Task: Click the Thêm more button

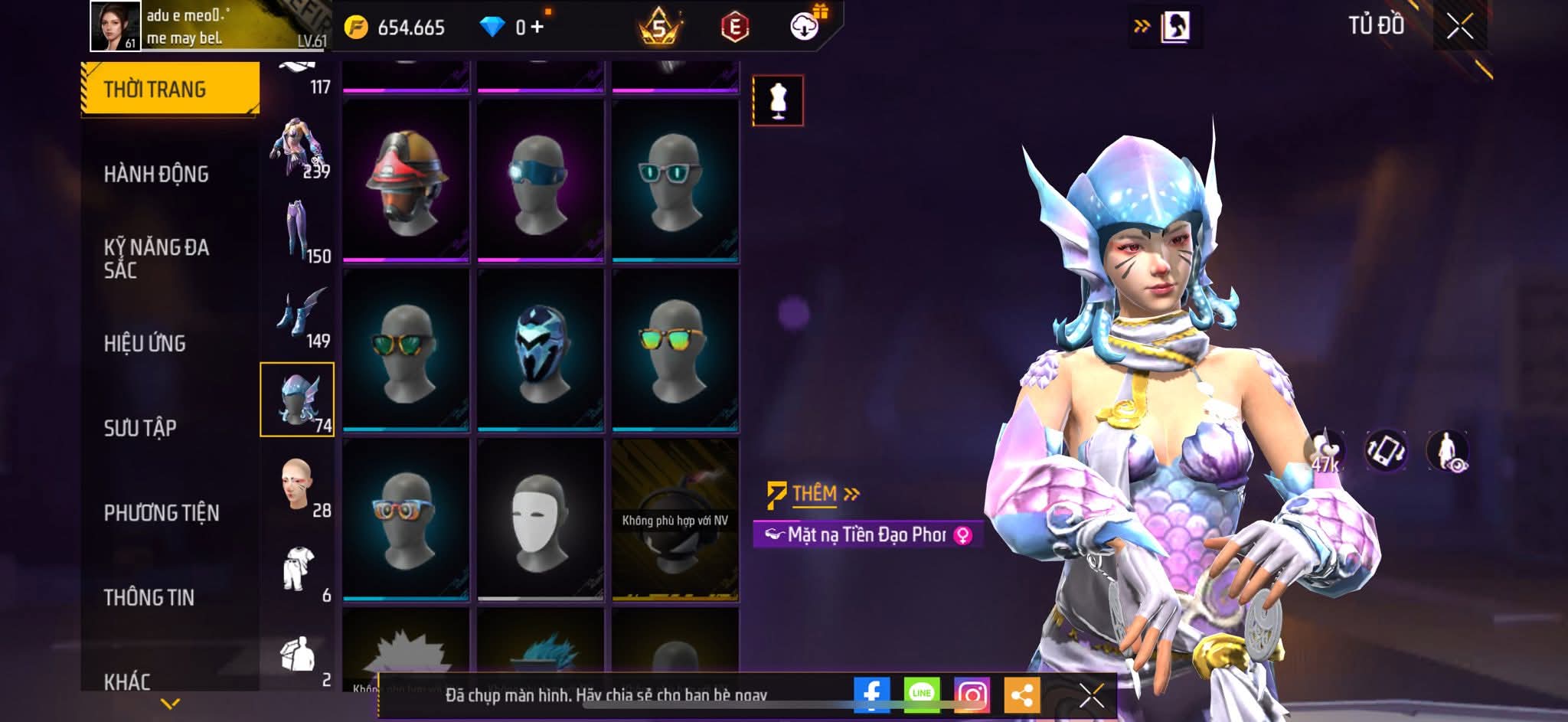Action: pyautogui.click(x=815, y=494)
